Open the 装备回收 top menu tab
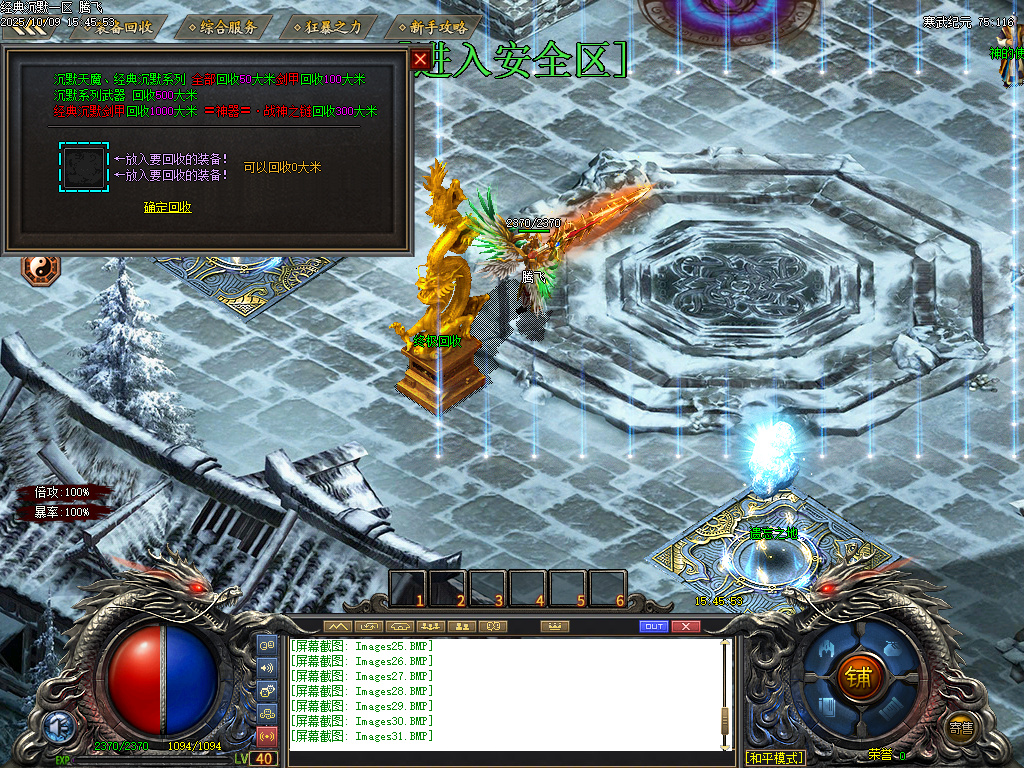The width and height of the screenshot is (1024, 768). click(124, 27)
